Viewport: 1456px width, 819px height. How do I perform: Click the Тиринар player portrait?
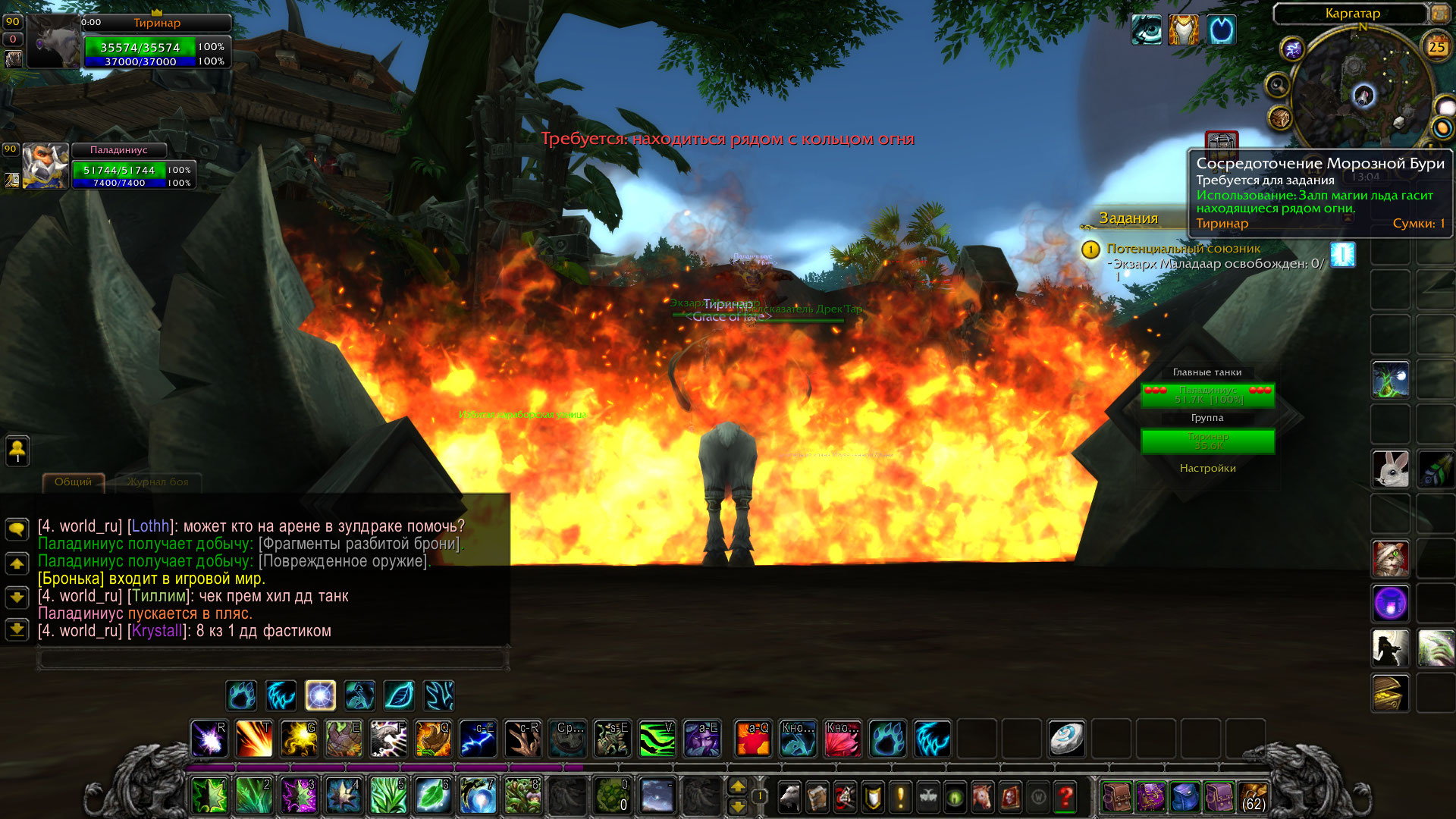click(53, 42)
